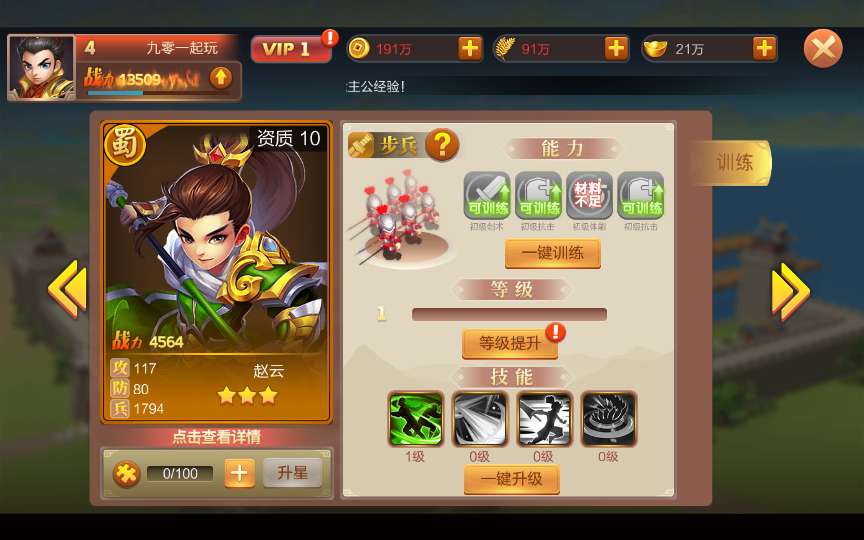This screenshot has height=540, width=864.
Task: Click the 一键升级 button
Action: click(x=511, y=479)
